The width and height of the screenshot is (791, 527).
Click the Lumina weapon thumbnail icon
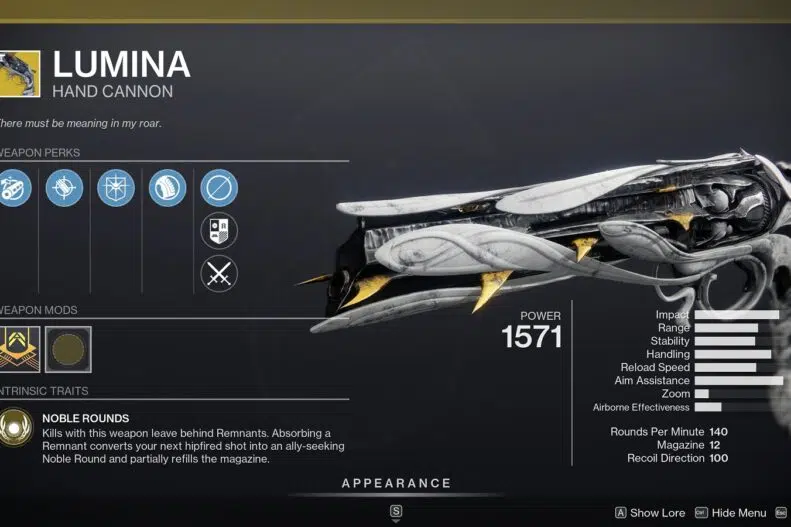tap(20, 74)
